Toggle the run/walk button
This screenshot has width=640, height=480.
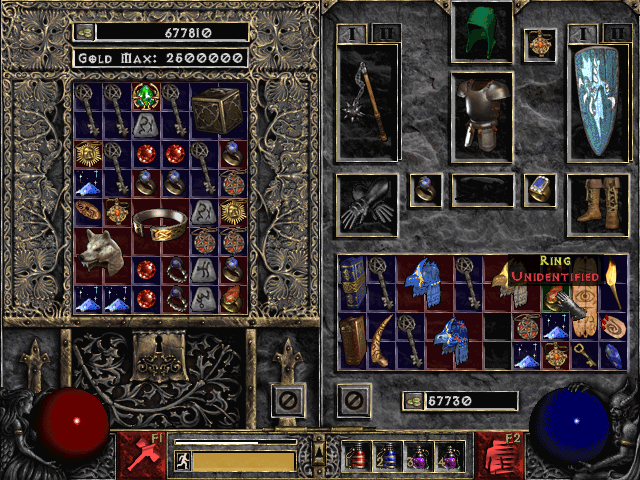point(182,461)
